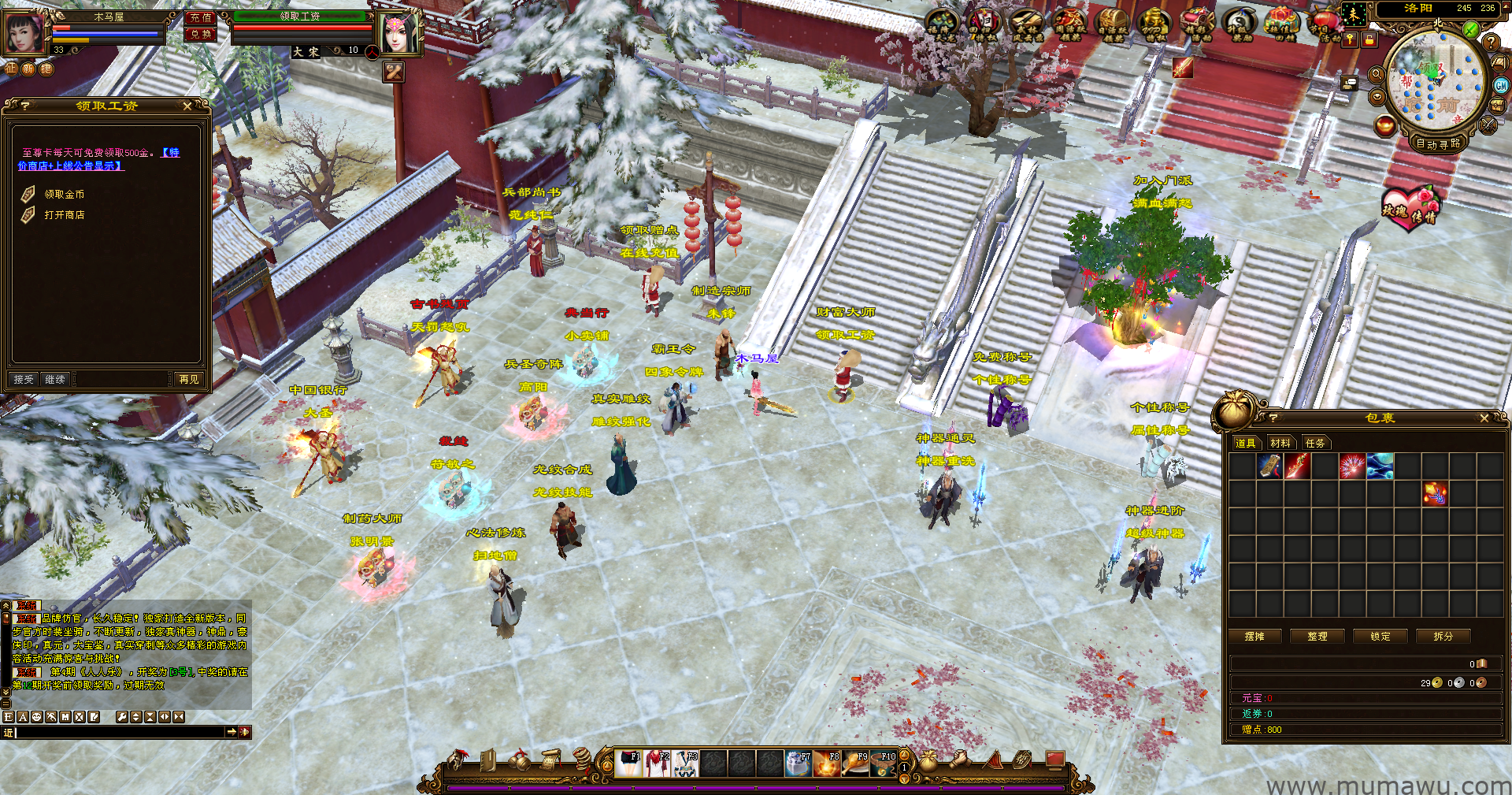Select the red sword item in bag
The image size is (1512, 795).
[x=1297, y=466]
